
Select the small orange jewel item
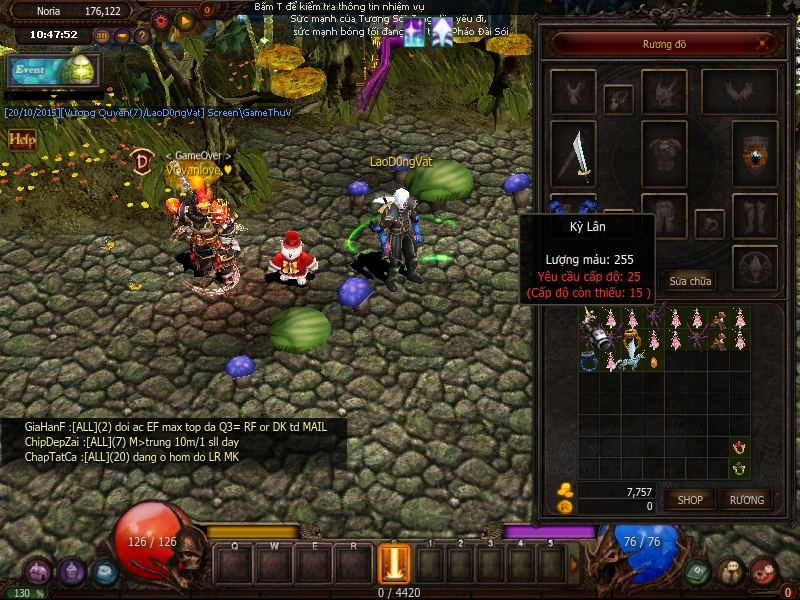pyautogui.click(x=654, y=362)
